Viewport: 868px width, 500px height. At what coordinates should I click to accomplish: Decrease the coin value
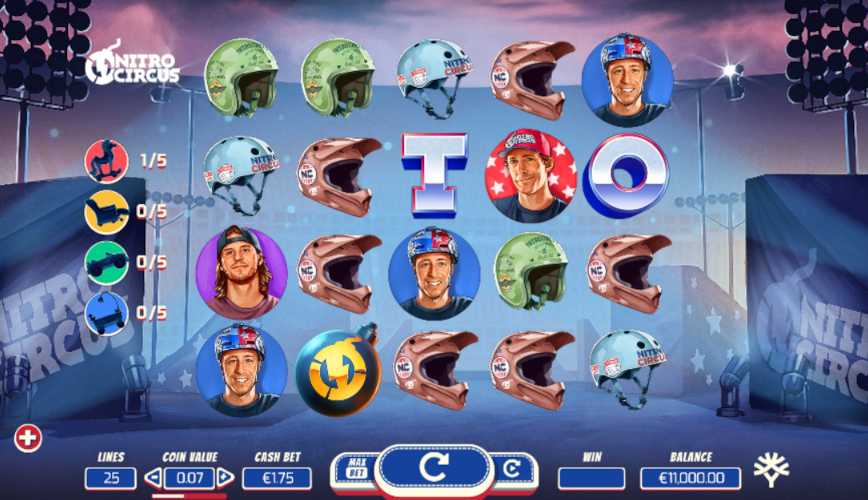(x=152, y=478)
